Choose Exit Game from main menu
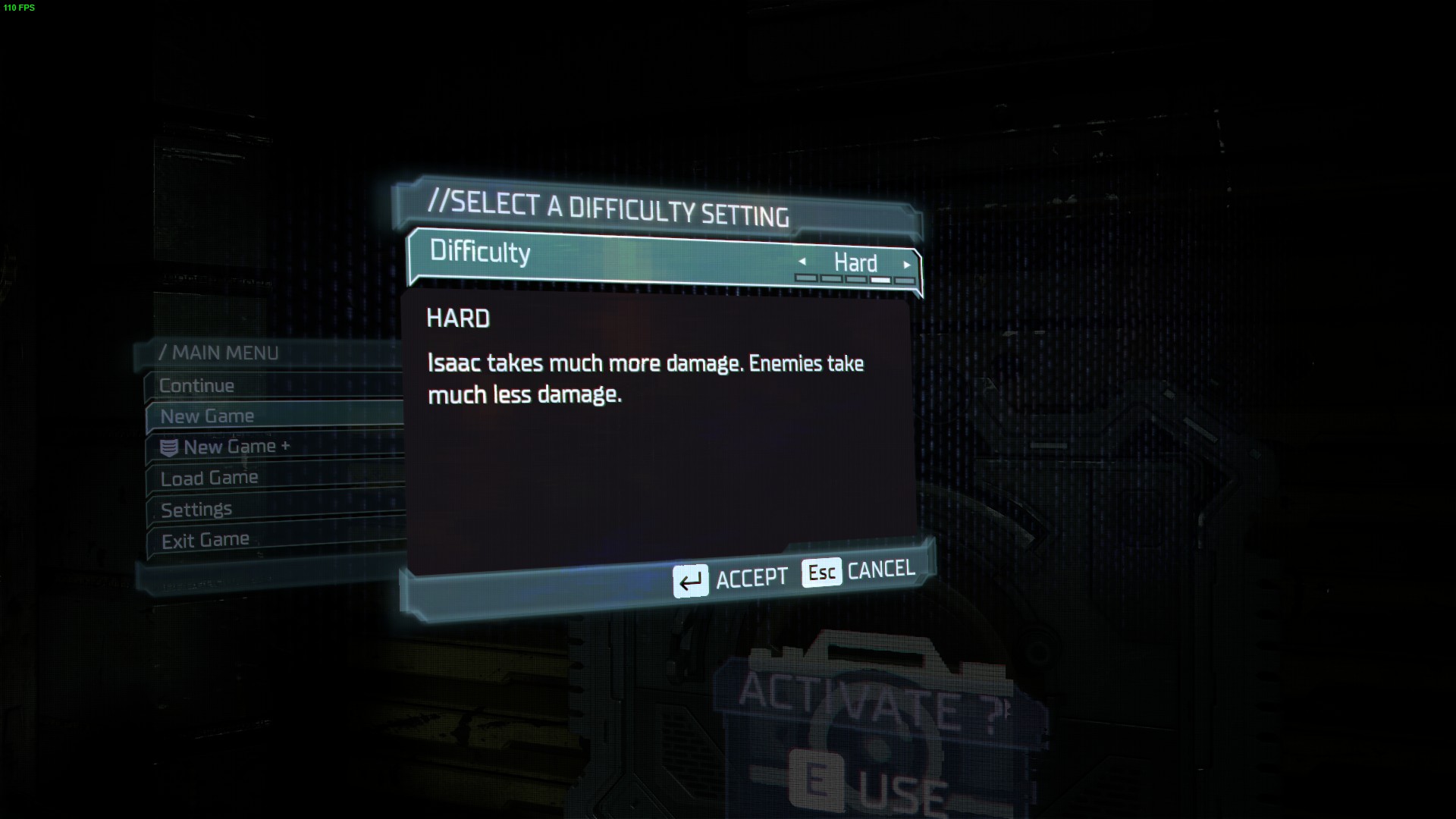1456x819 pixels. (x=205, y=541)
